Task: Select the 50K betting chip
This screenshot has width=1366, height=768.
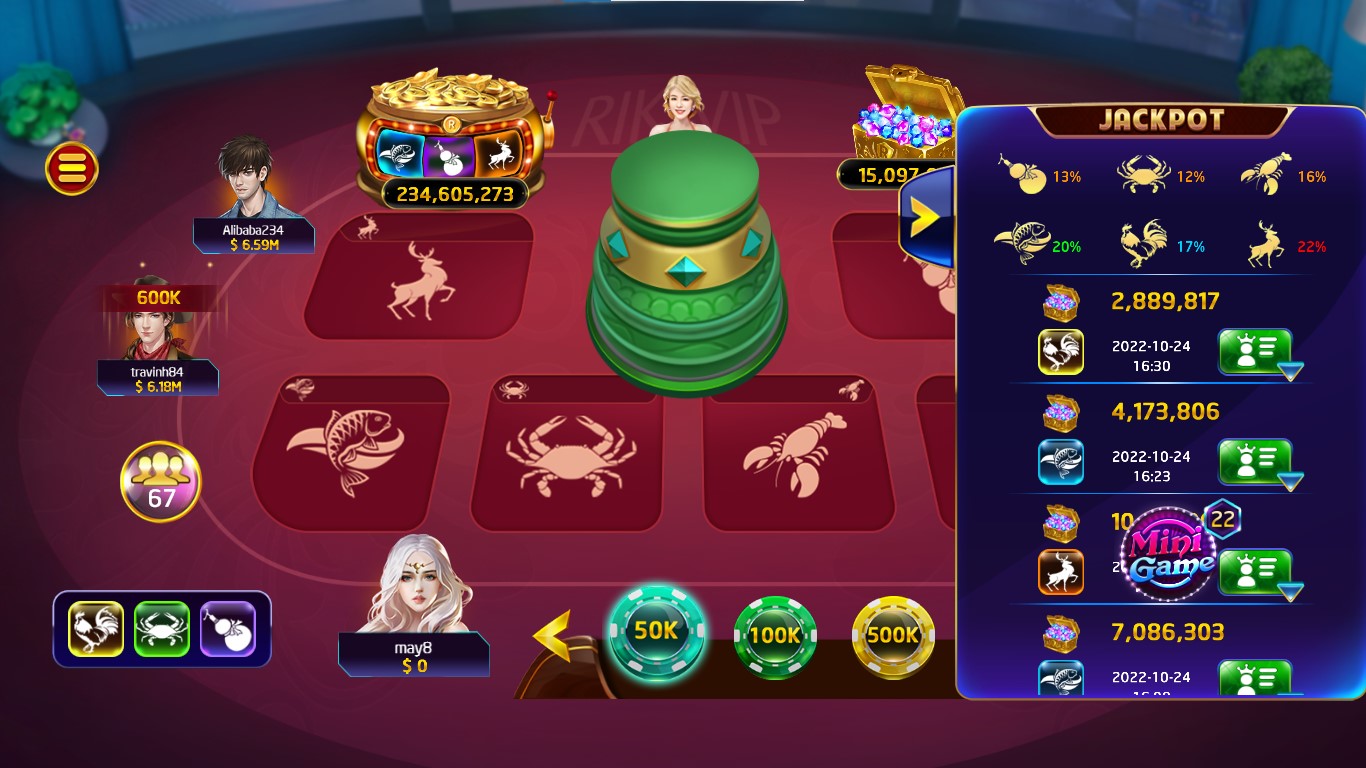Action: (x=655, y=635)
